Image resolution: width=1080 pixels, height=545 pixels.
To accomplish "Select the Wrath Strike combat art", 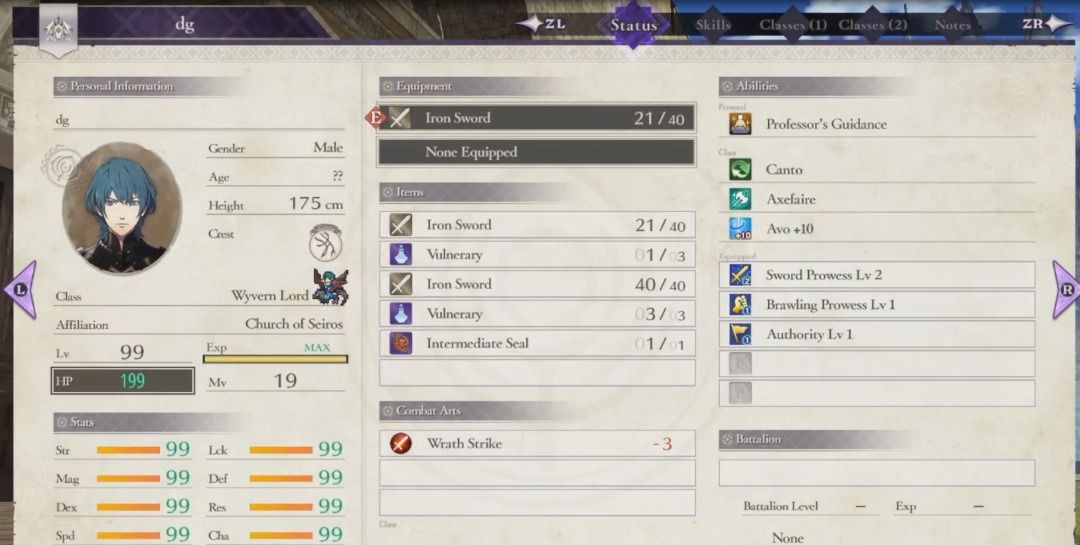I will point(536,443).
